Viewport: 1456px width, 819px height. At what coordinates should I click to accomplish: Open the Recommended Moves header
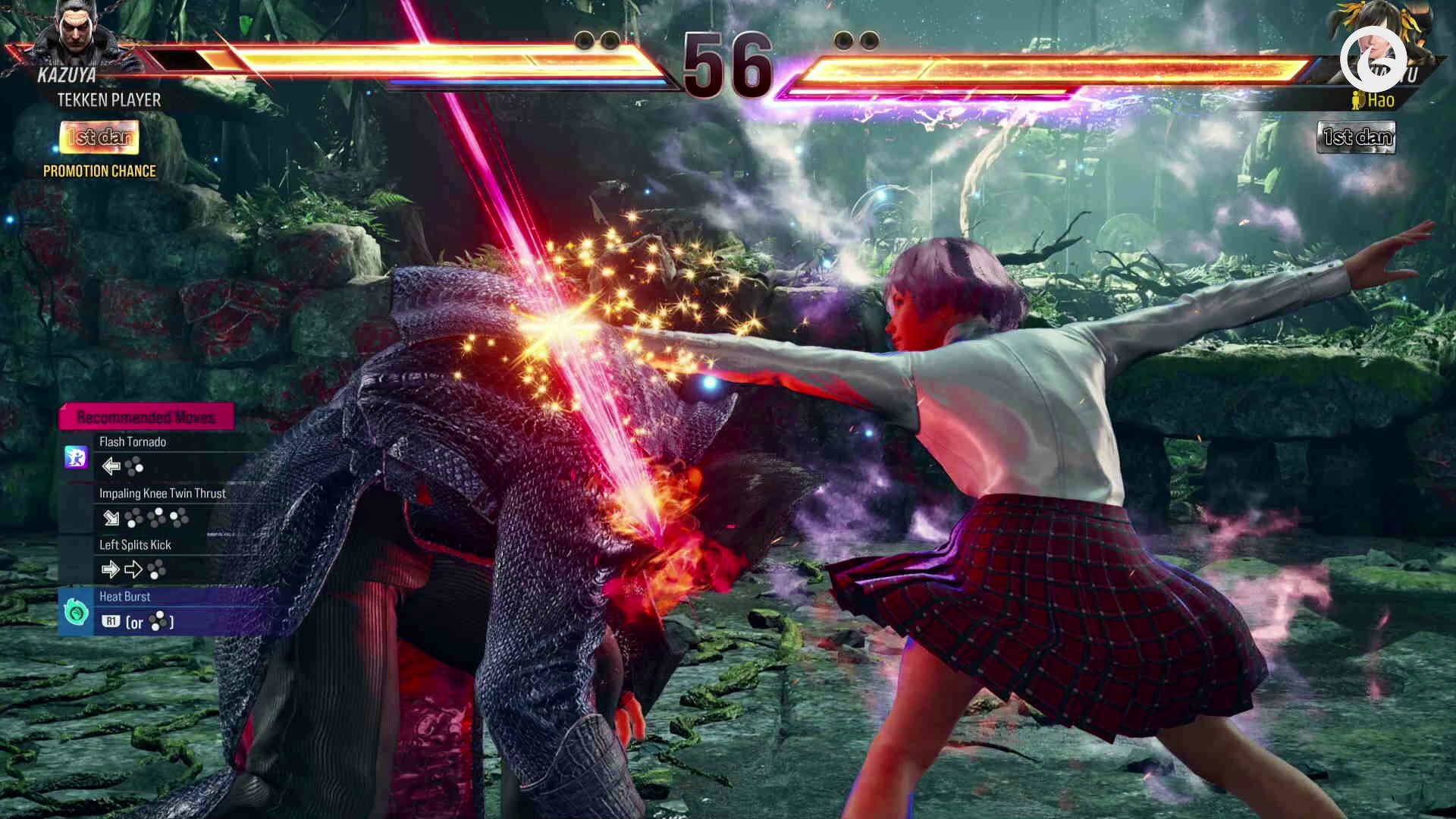tap(146, 416)
